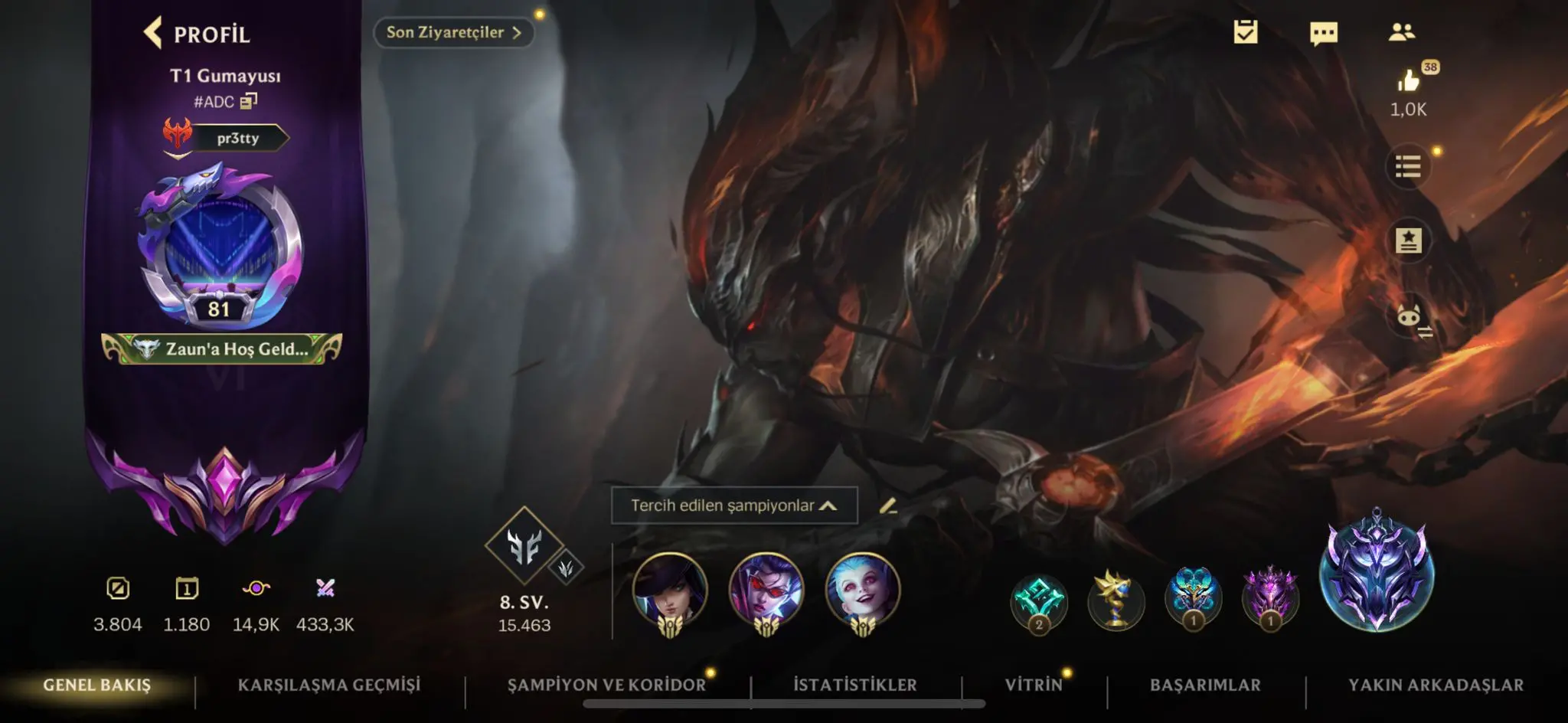Open the chat messages icon
Viewport: 1568px width, 723px height.
coord(1325,32)
